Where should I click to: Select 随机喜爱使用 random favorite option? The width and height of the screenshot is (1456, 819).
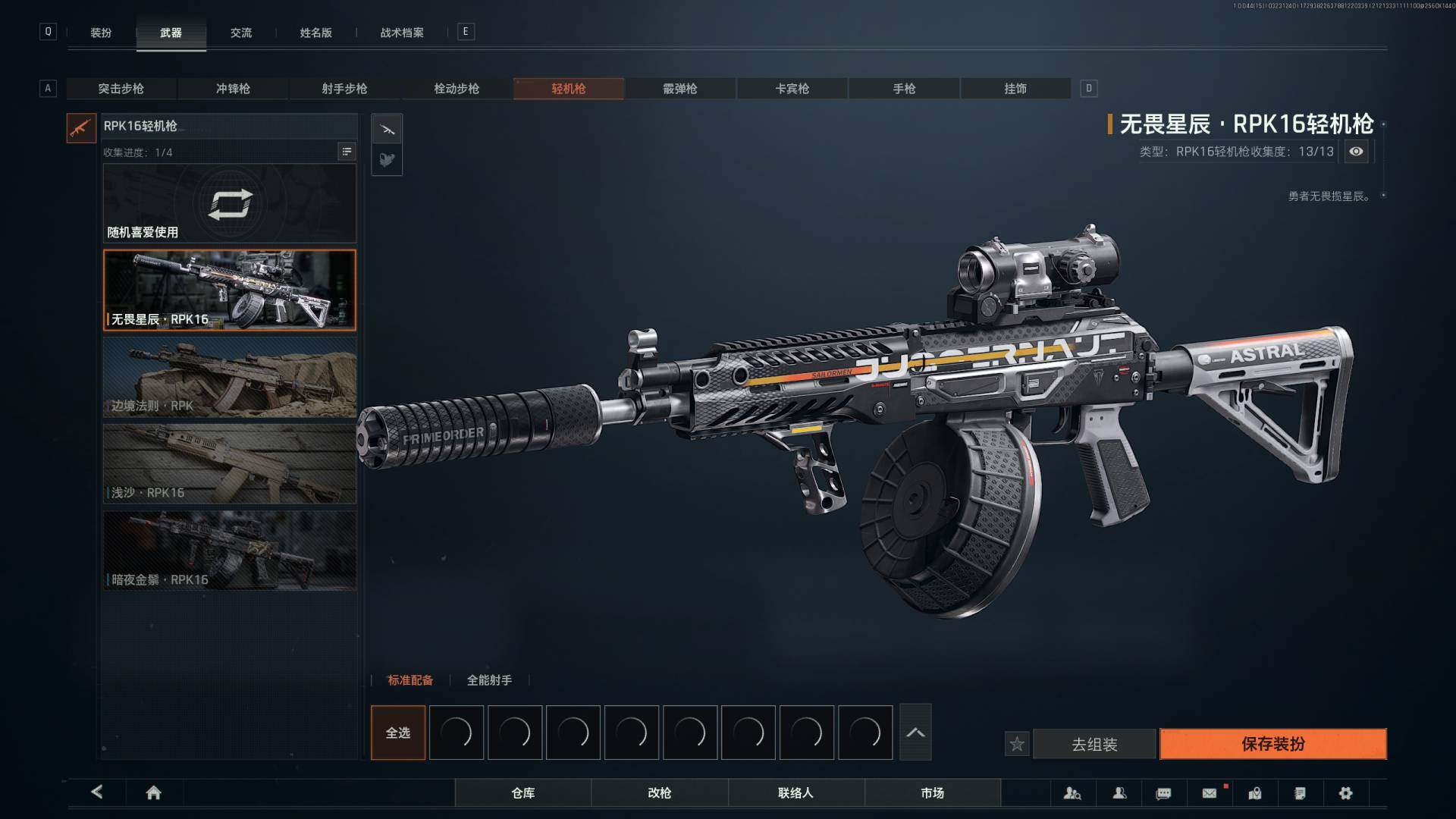tap(229, 203)
